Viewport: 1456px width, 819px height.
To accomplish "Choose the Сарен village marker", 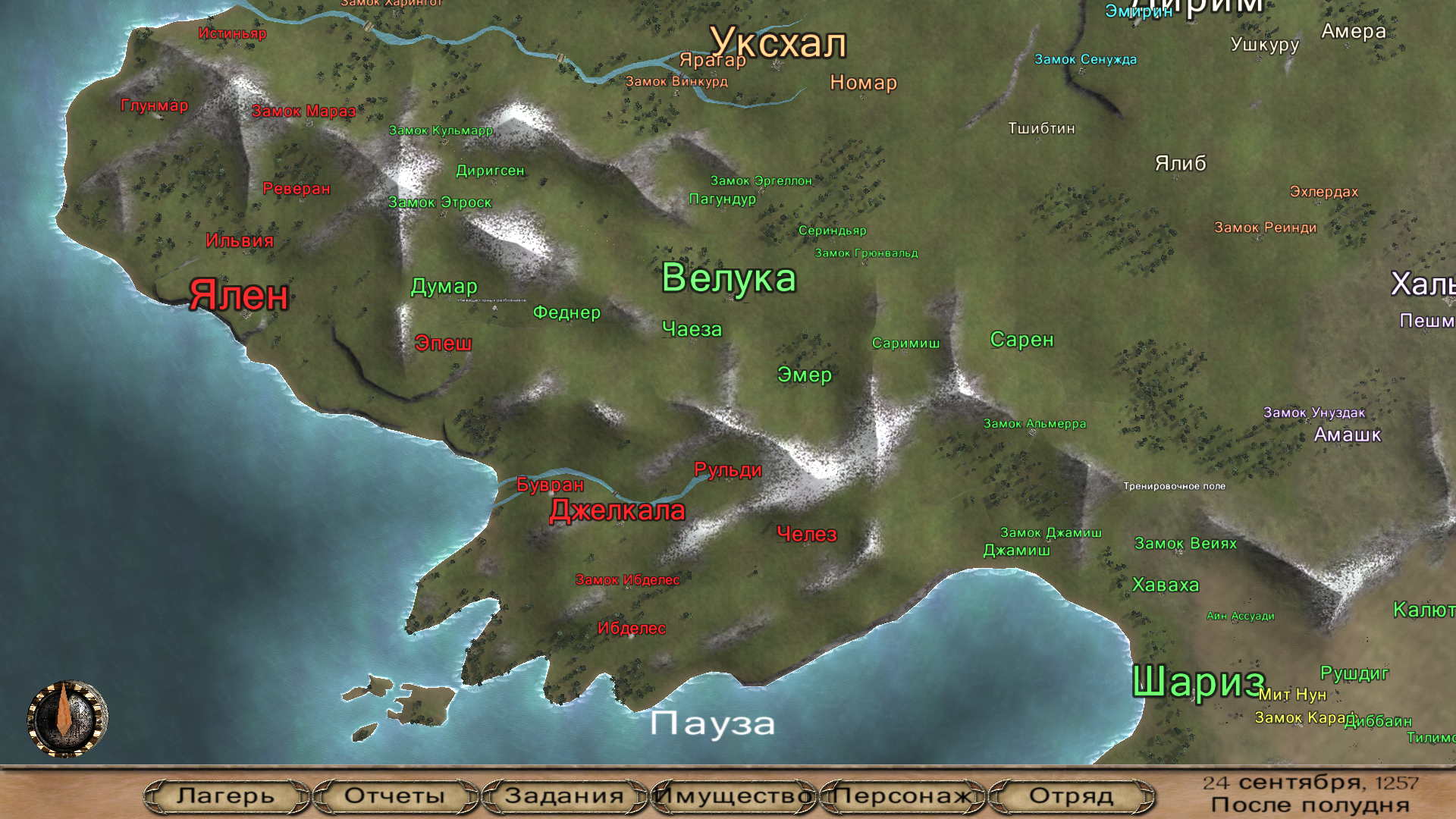I will tap(1021, 340).
